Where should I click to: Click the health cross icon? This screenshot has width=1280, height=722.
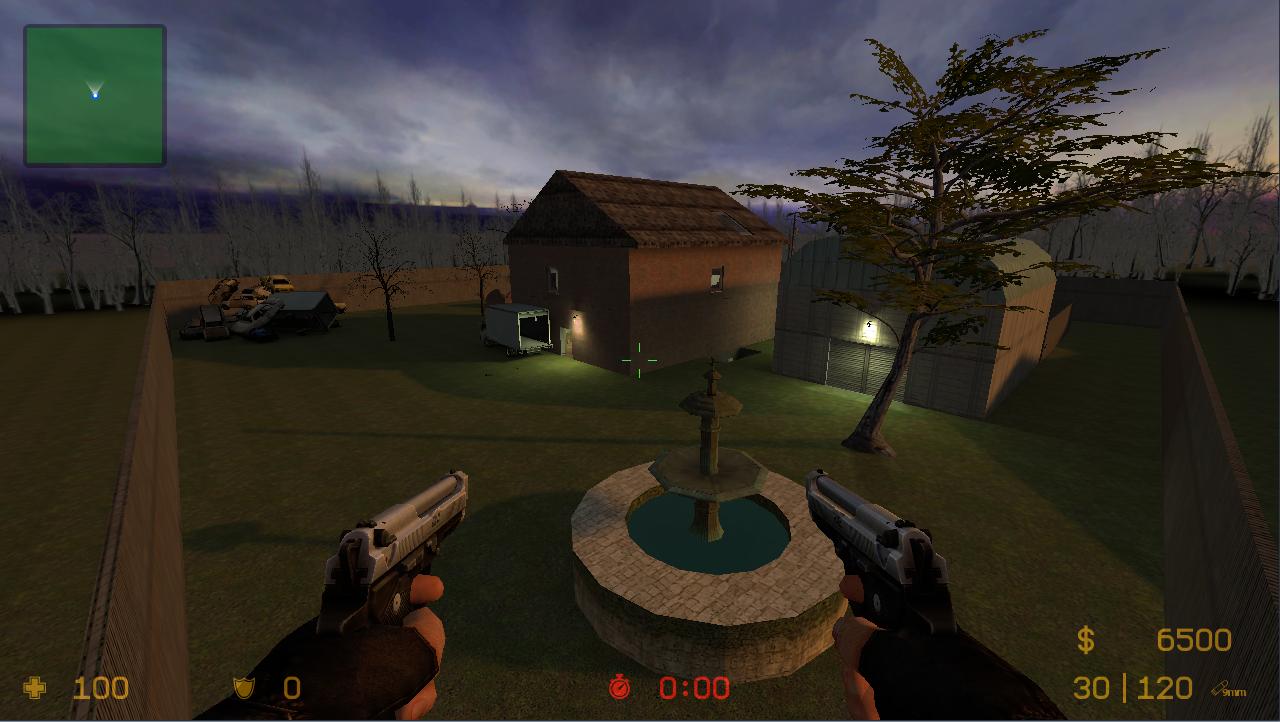[x=34, y=688]
